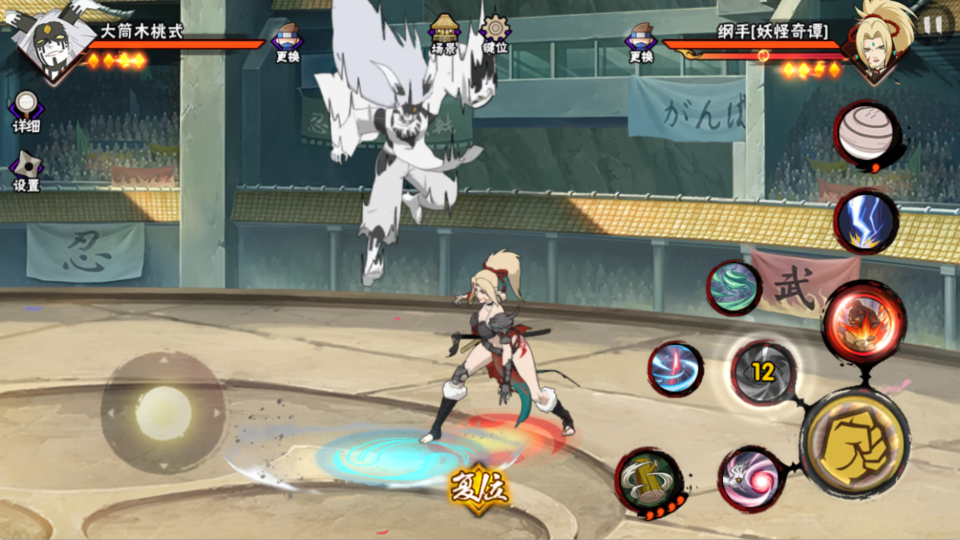Open the 场景 scene selector
The height and width of the screenshot is (540, 960).
[444, 33]
